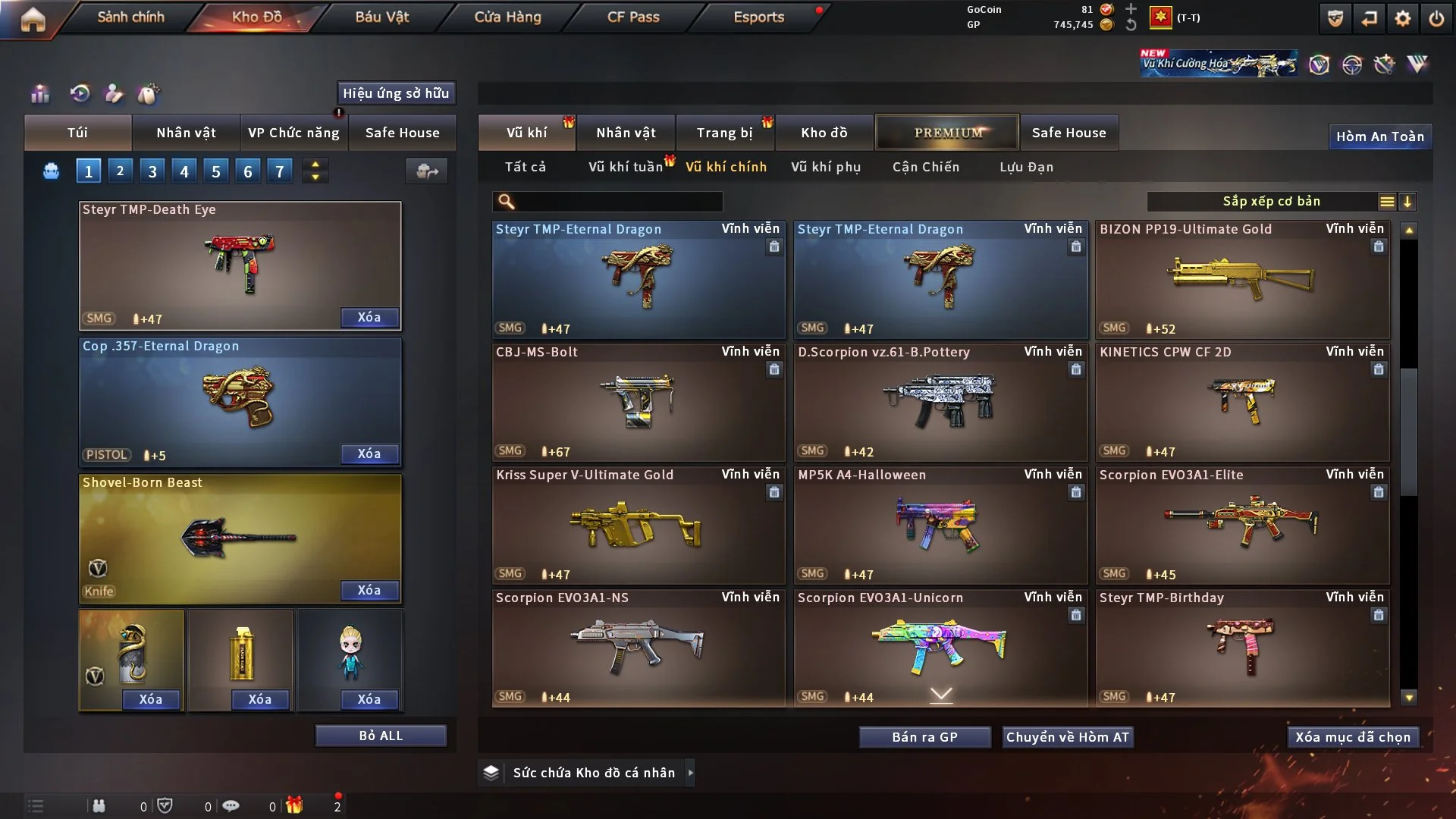Select bag slot number 3
Viewport: 1456px width, 819px height.
(152, 171)
